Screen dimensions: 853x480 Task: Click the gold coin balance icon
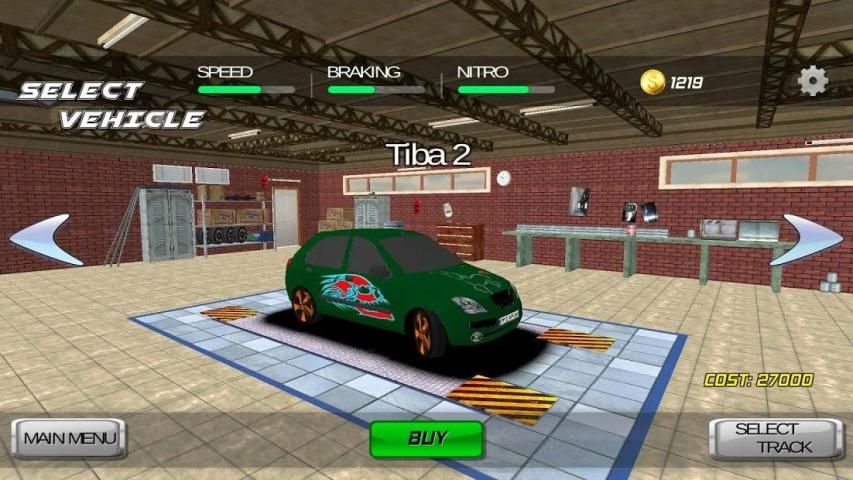click(654, 82)
